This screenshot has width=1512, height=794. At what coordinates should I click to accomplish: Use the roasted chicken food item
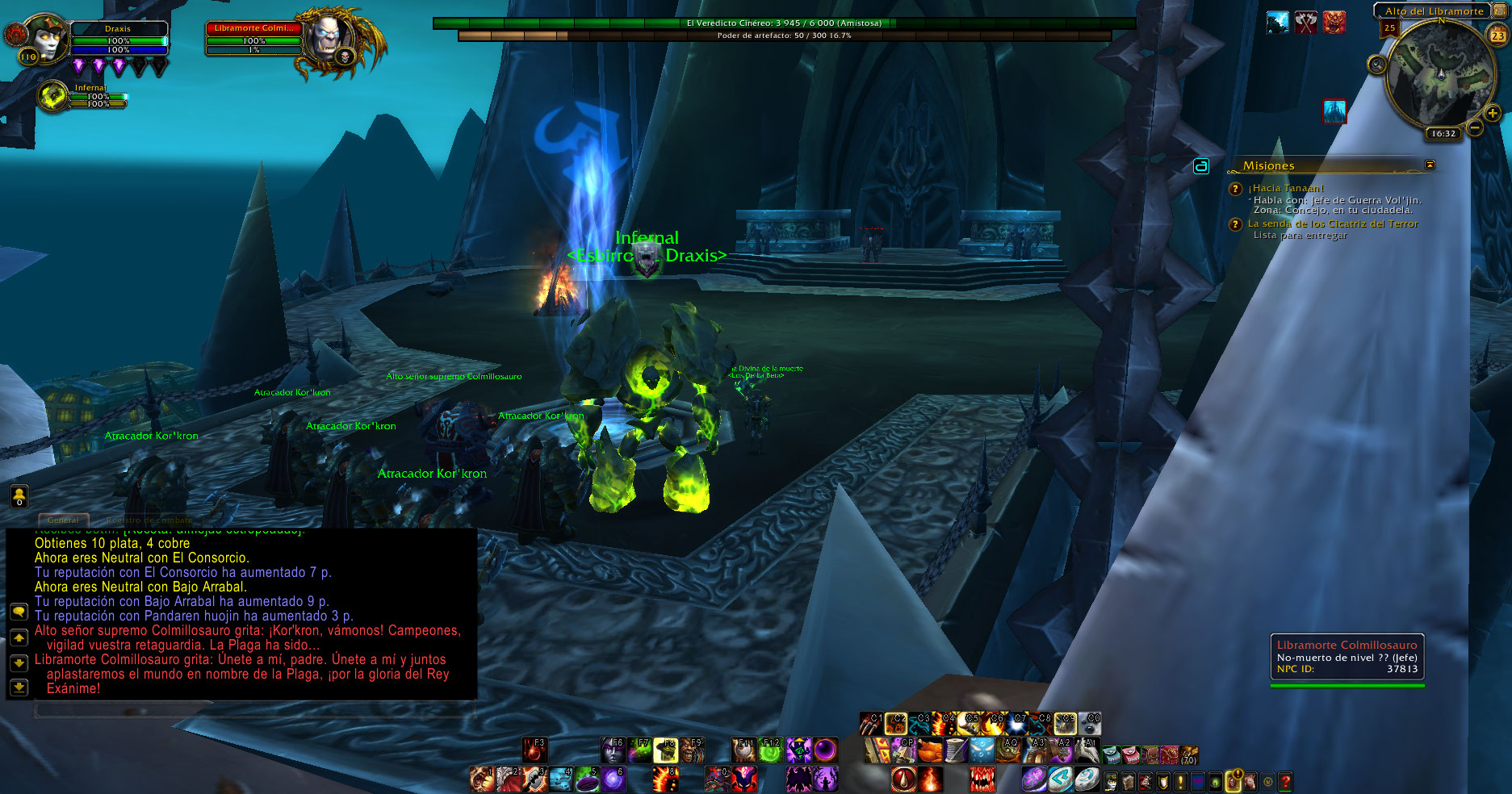coord(930,750)
